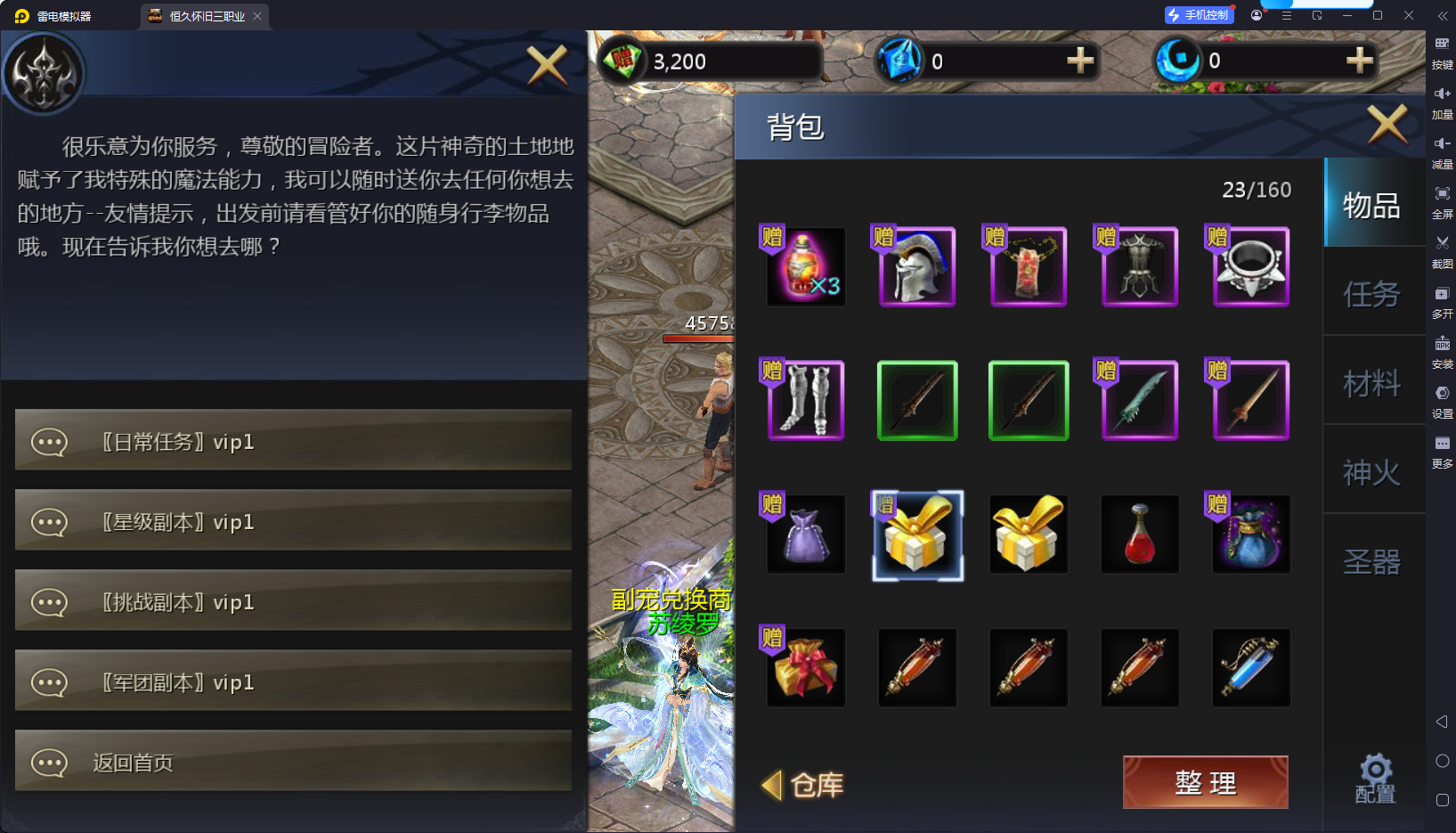
Task: Choose the 日常任务 vip1 dialogue option
Action: click(x=293, y=441)
